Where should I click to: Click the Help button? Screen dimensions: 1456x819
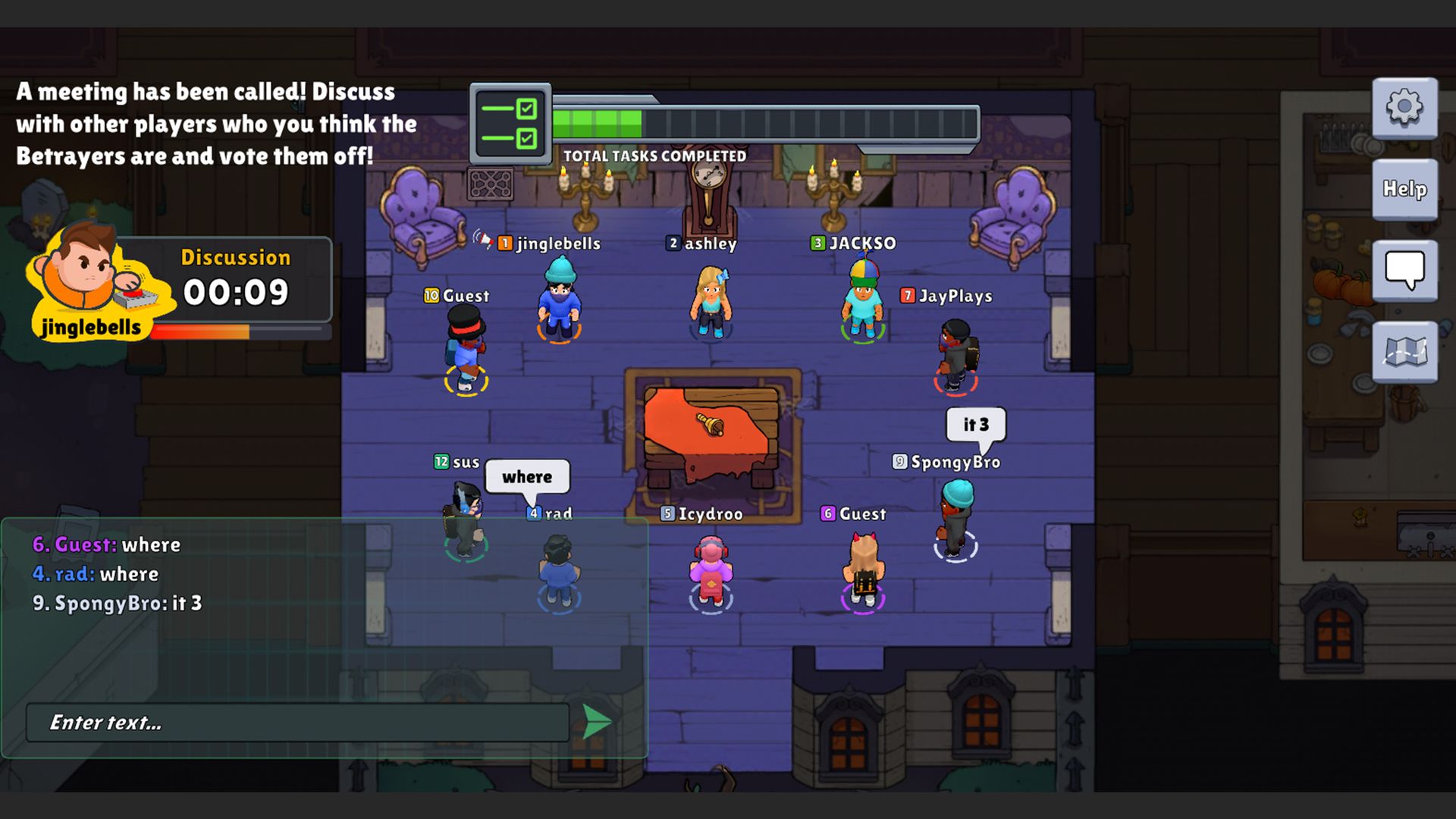1404,191
